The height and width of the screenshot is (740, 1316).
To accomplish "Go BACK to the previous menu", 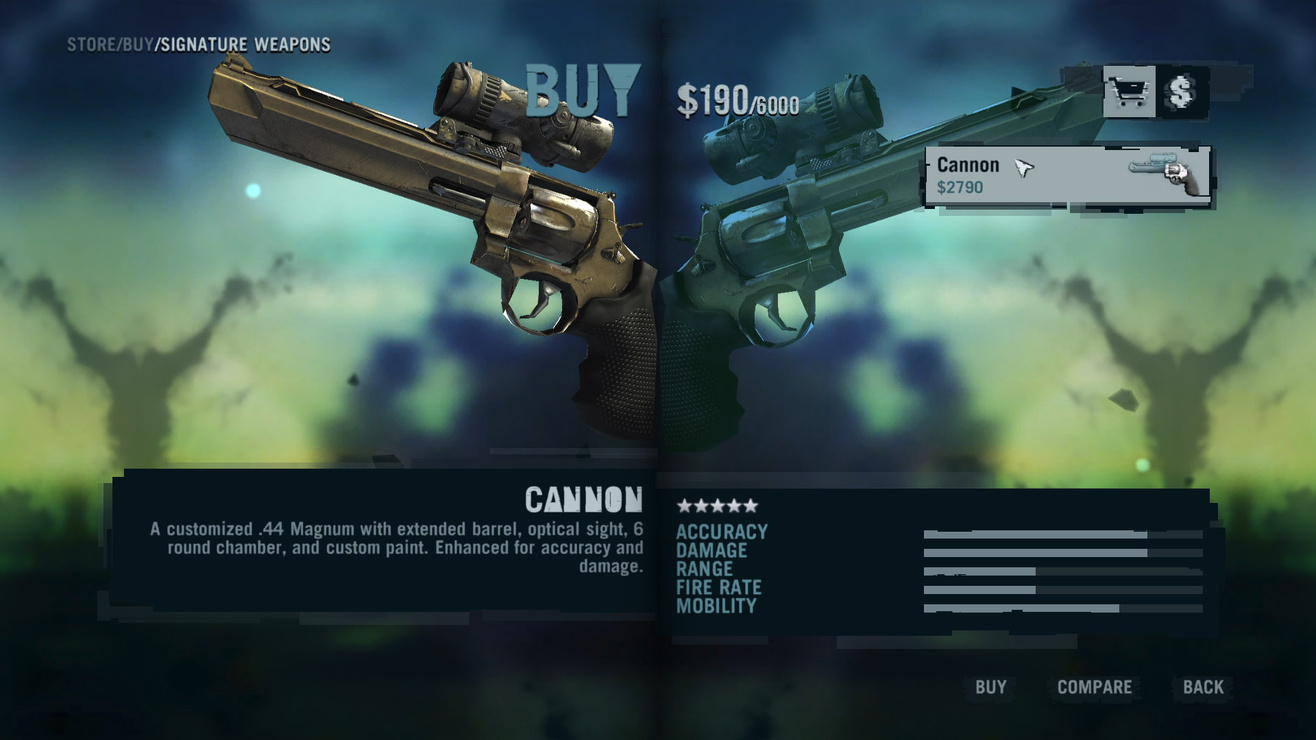I will (x=1202, y=687).
